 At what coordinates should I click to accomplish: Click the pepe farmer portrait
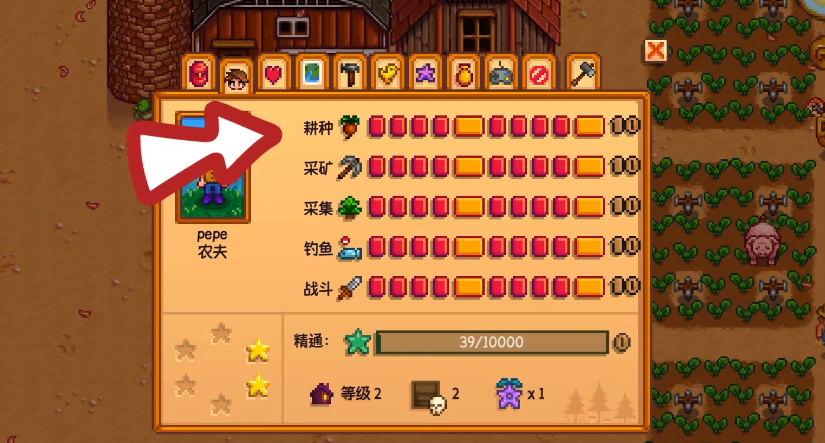coord(212,167)
